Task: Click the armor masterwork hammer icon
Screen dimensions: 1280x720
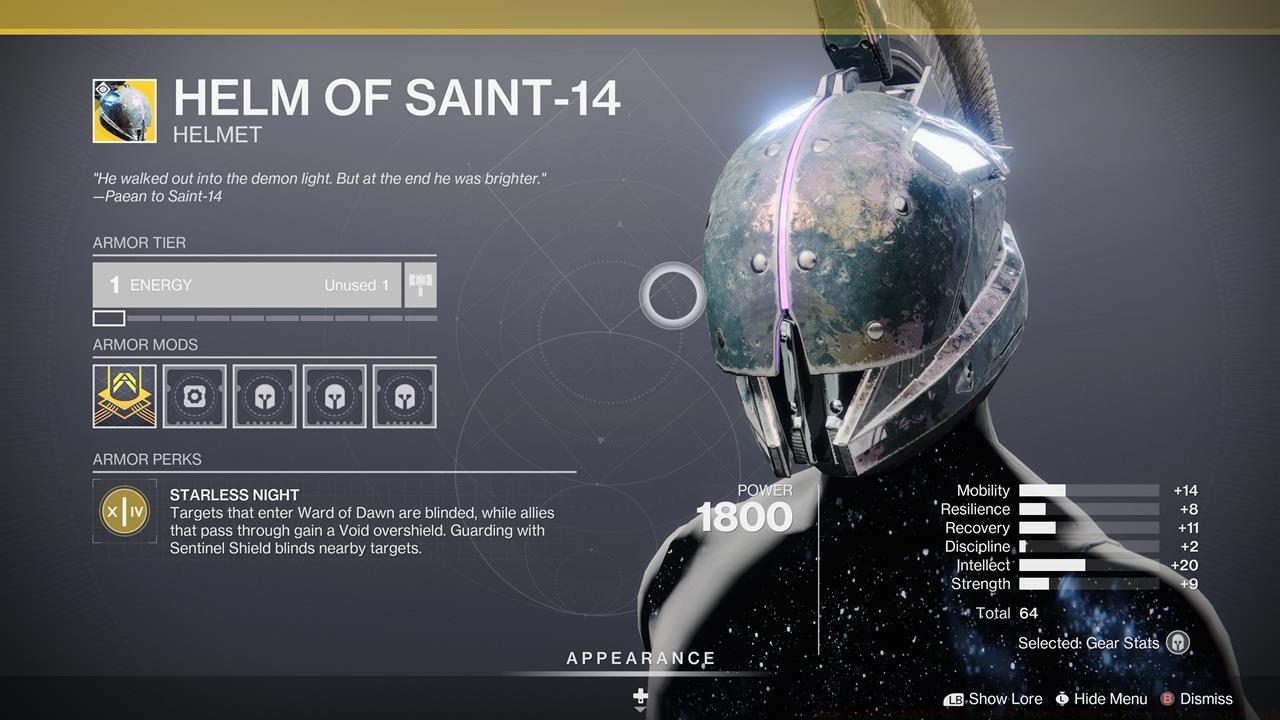Action: coord(419,285)
